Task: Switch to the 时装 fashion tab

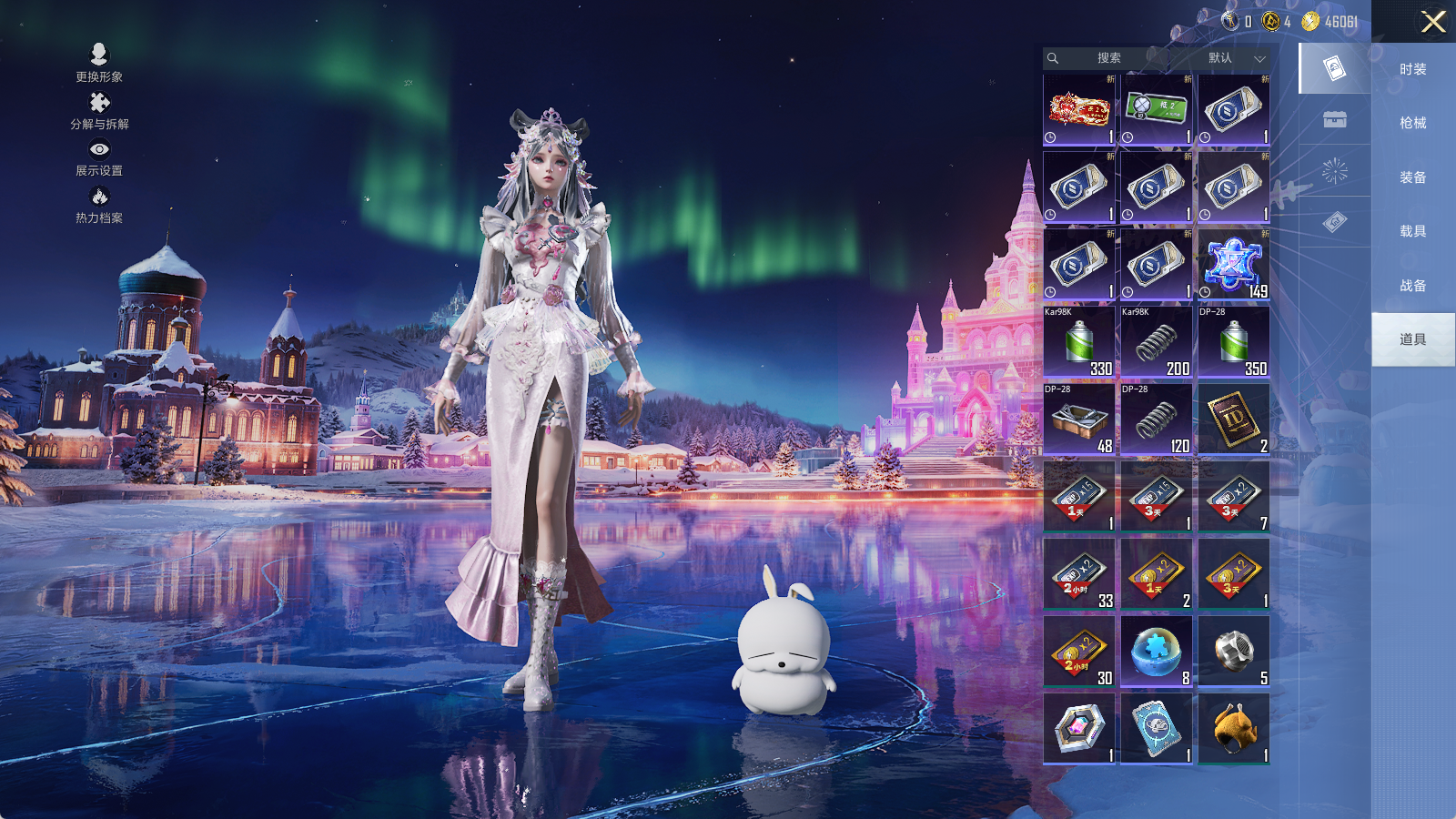Action: click(x=1412, y=69)
